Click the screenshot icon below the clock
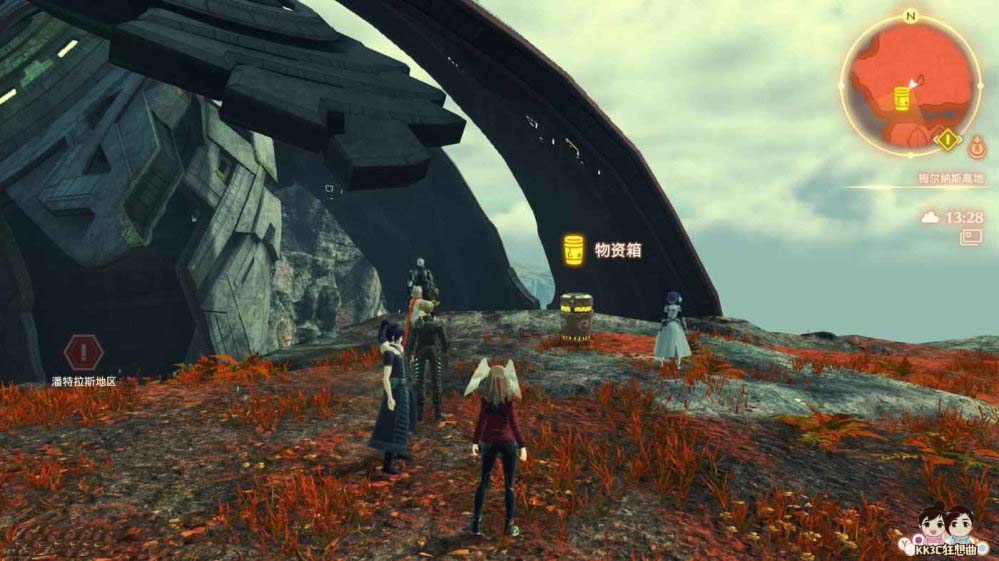This screenshot has height=561, width=999. tap(969, 238)
